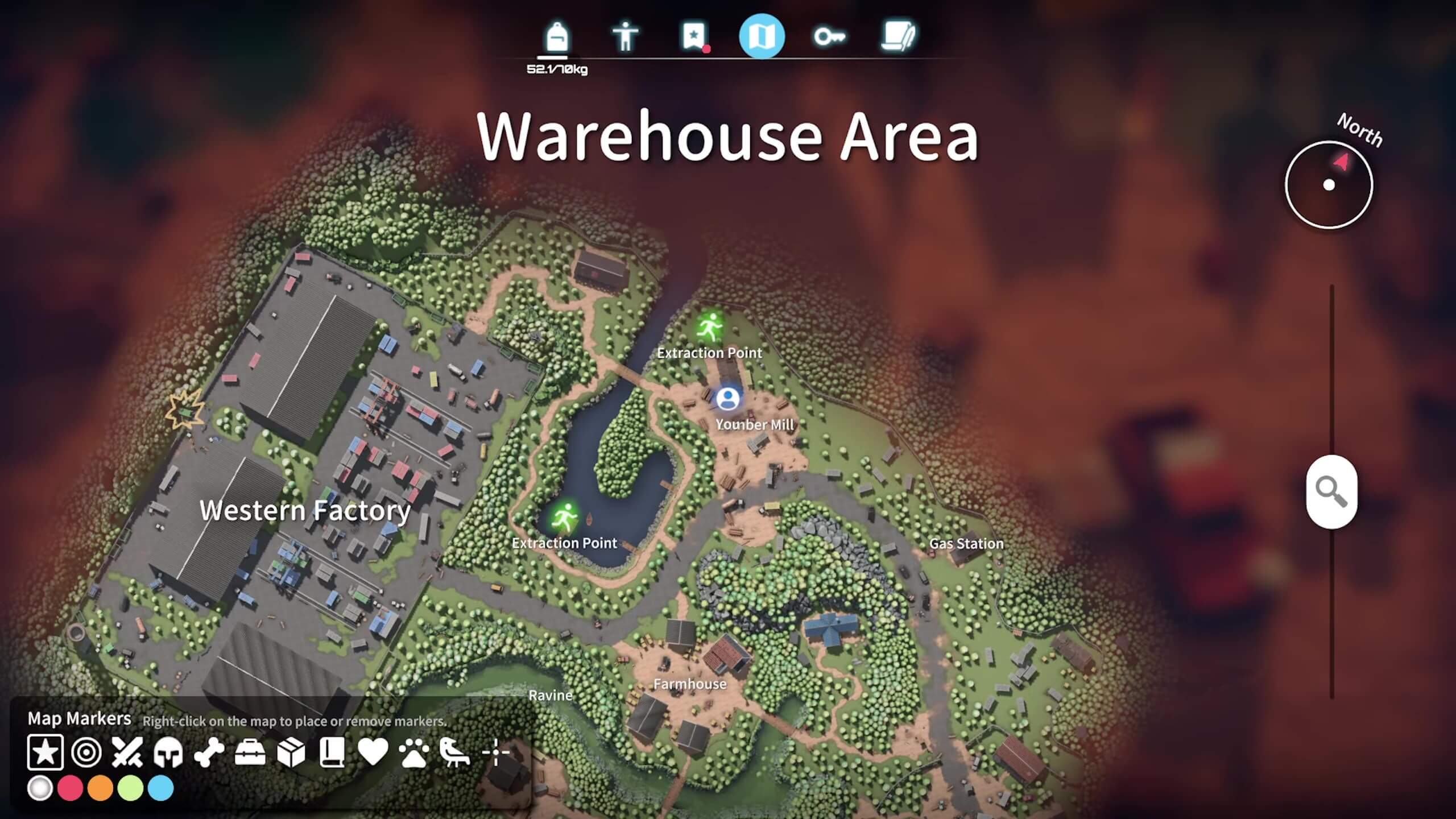Select the bone map marker
This screenshot has height=819, width=1456.
[x=209, y=752]
